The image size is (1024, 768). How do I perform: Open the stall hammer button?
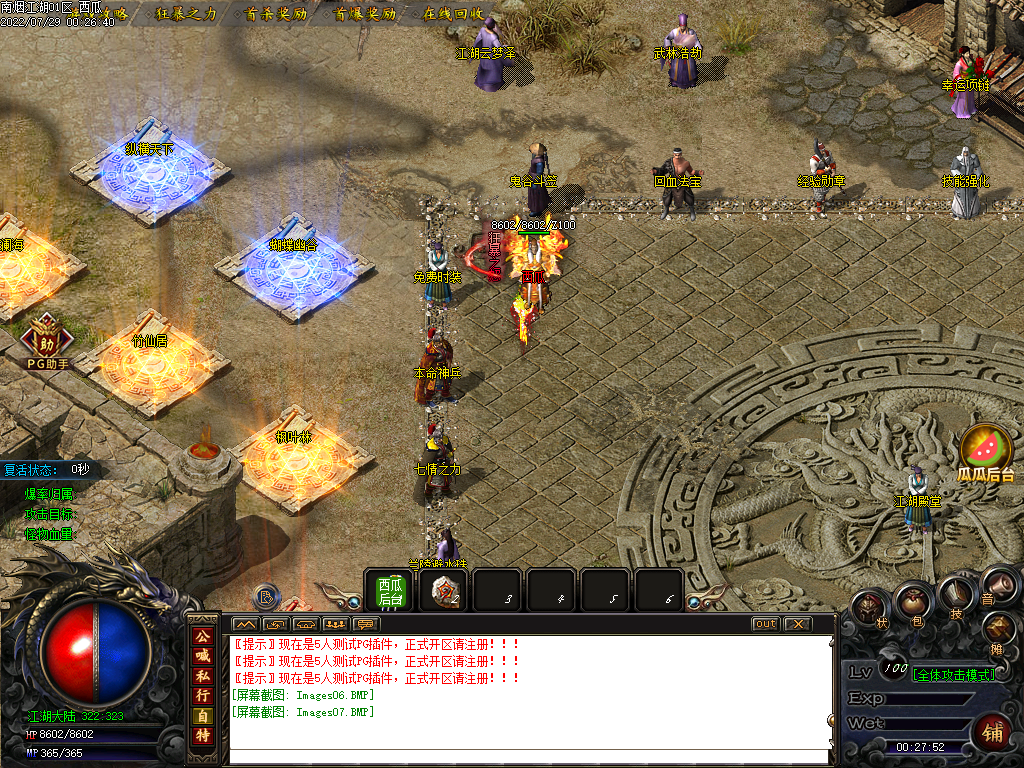point(998,629)
